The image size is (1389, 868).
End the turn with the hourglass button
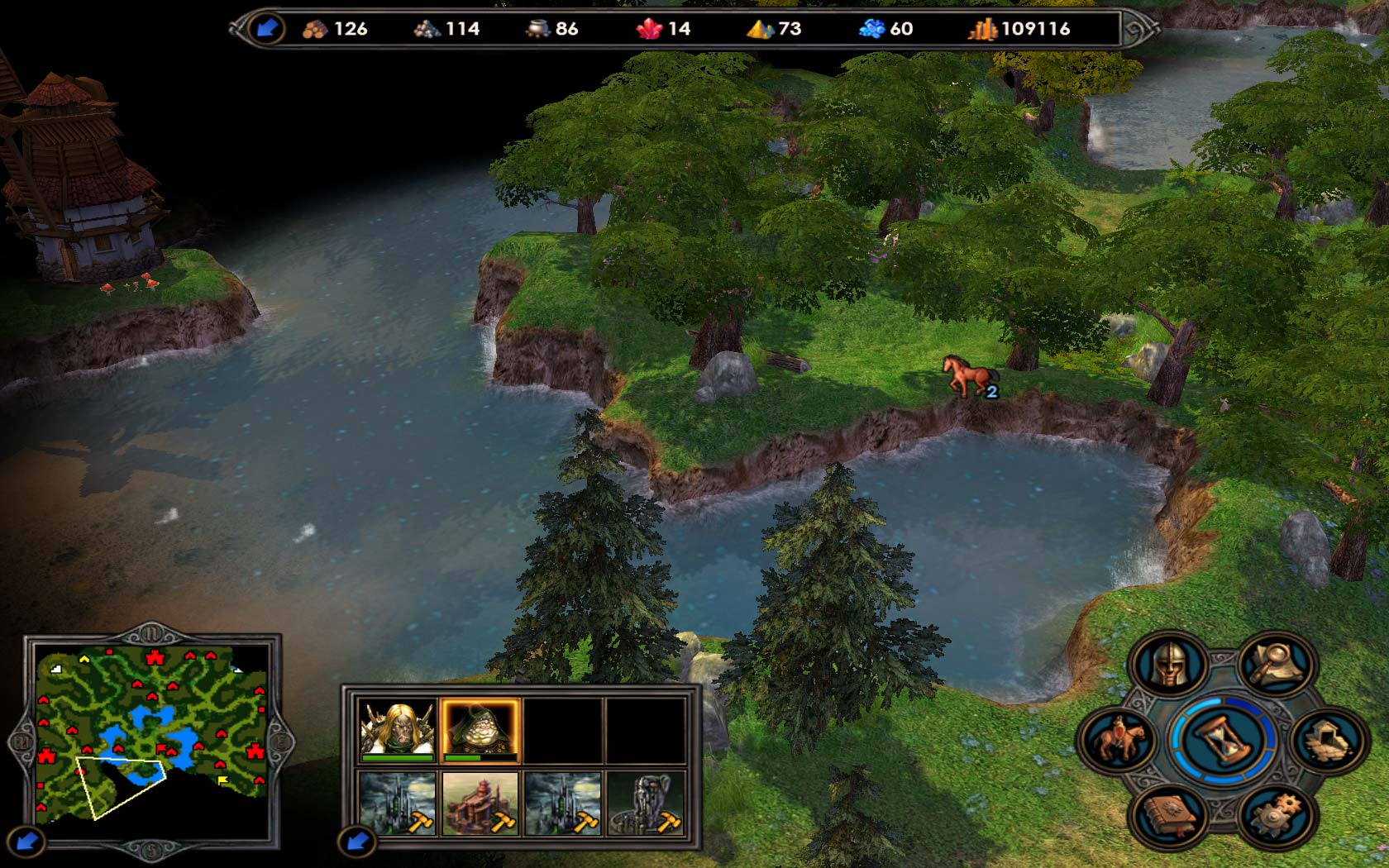[1220, 739]
